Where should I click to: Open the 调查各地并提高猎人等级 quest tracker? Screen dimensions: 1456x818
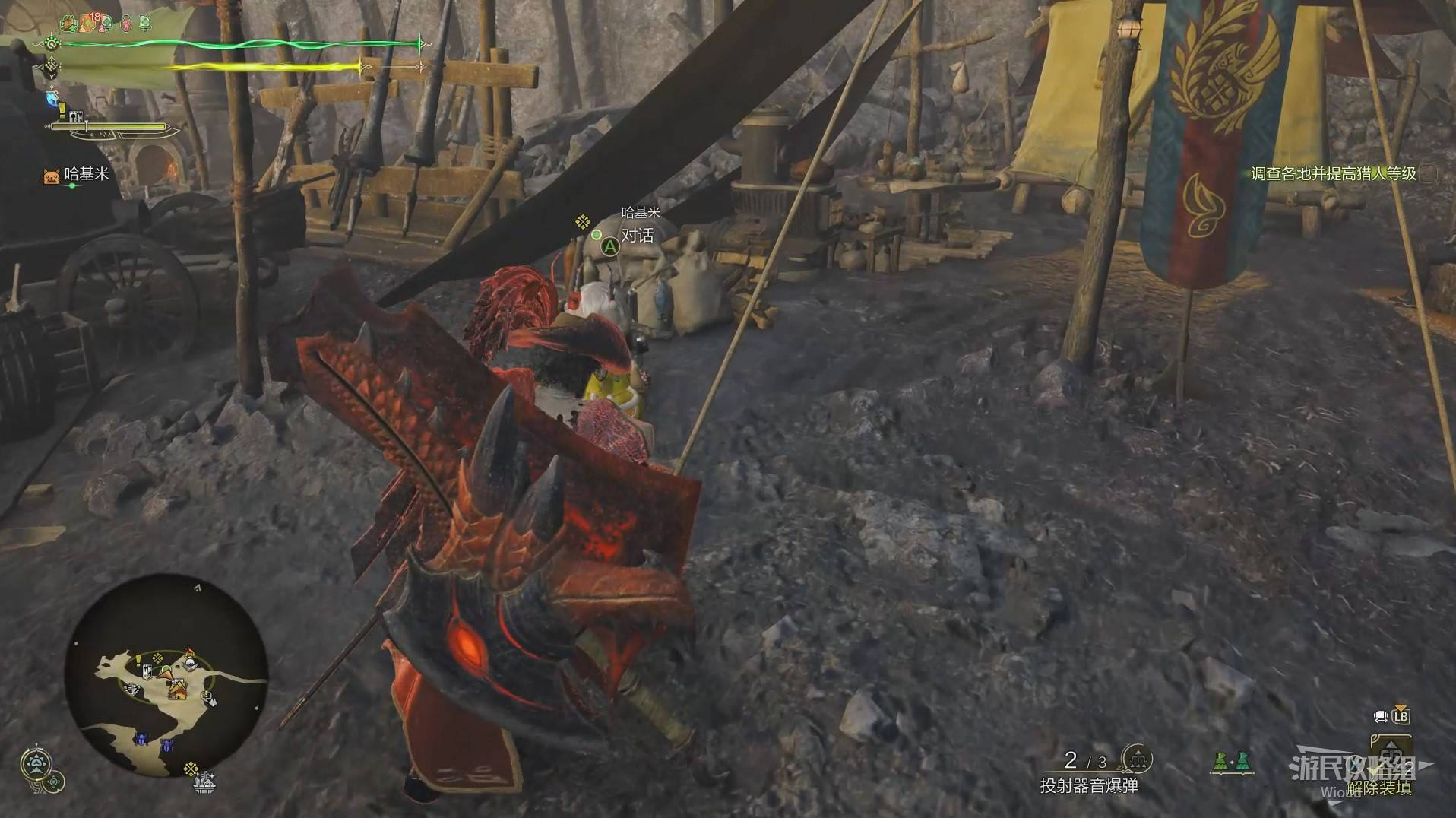1334,174
